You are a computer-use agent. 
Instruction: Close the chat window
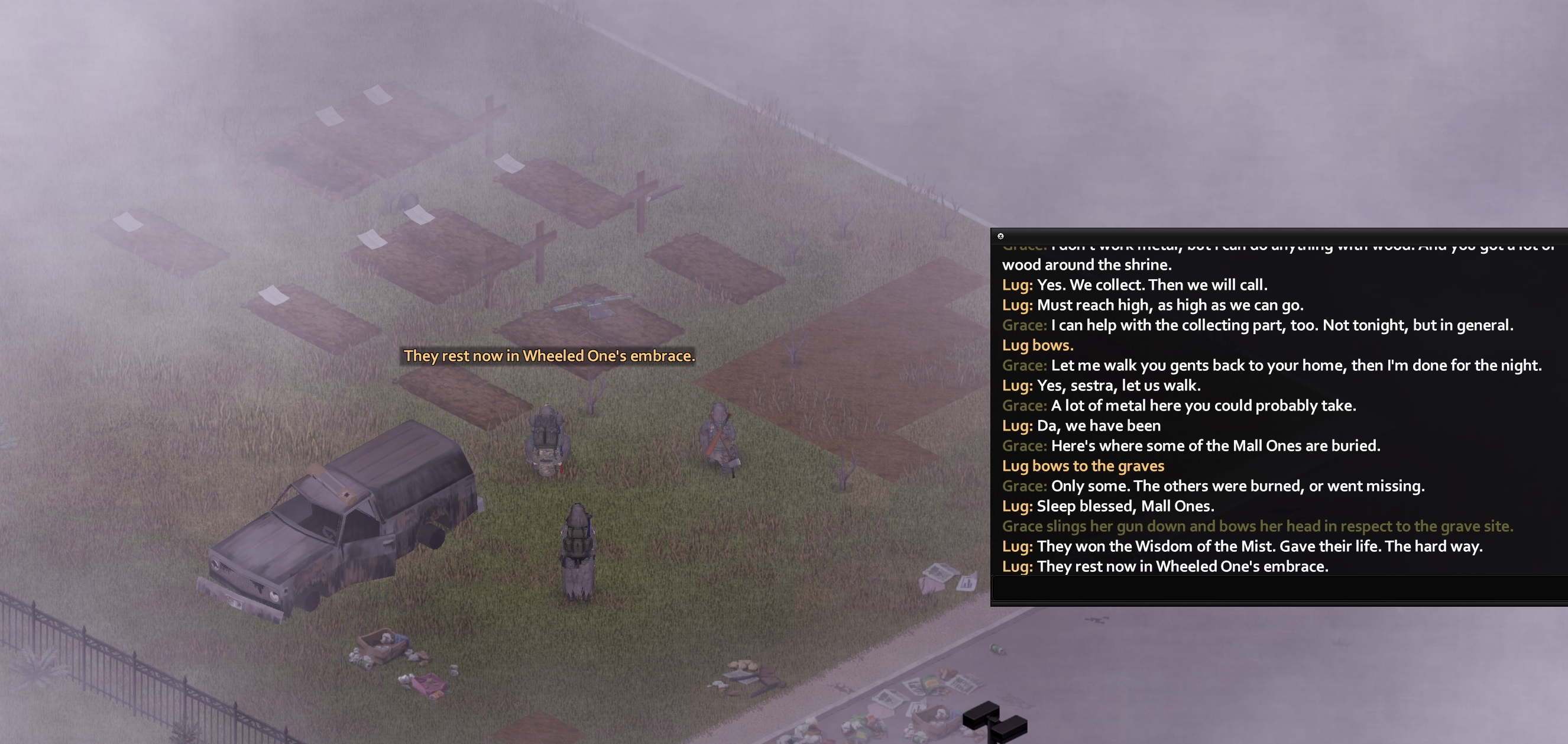1000,236
